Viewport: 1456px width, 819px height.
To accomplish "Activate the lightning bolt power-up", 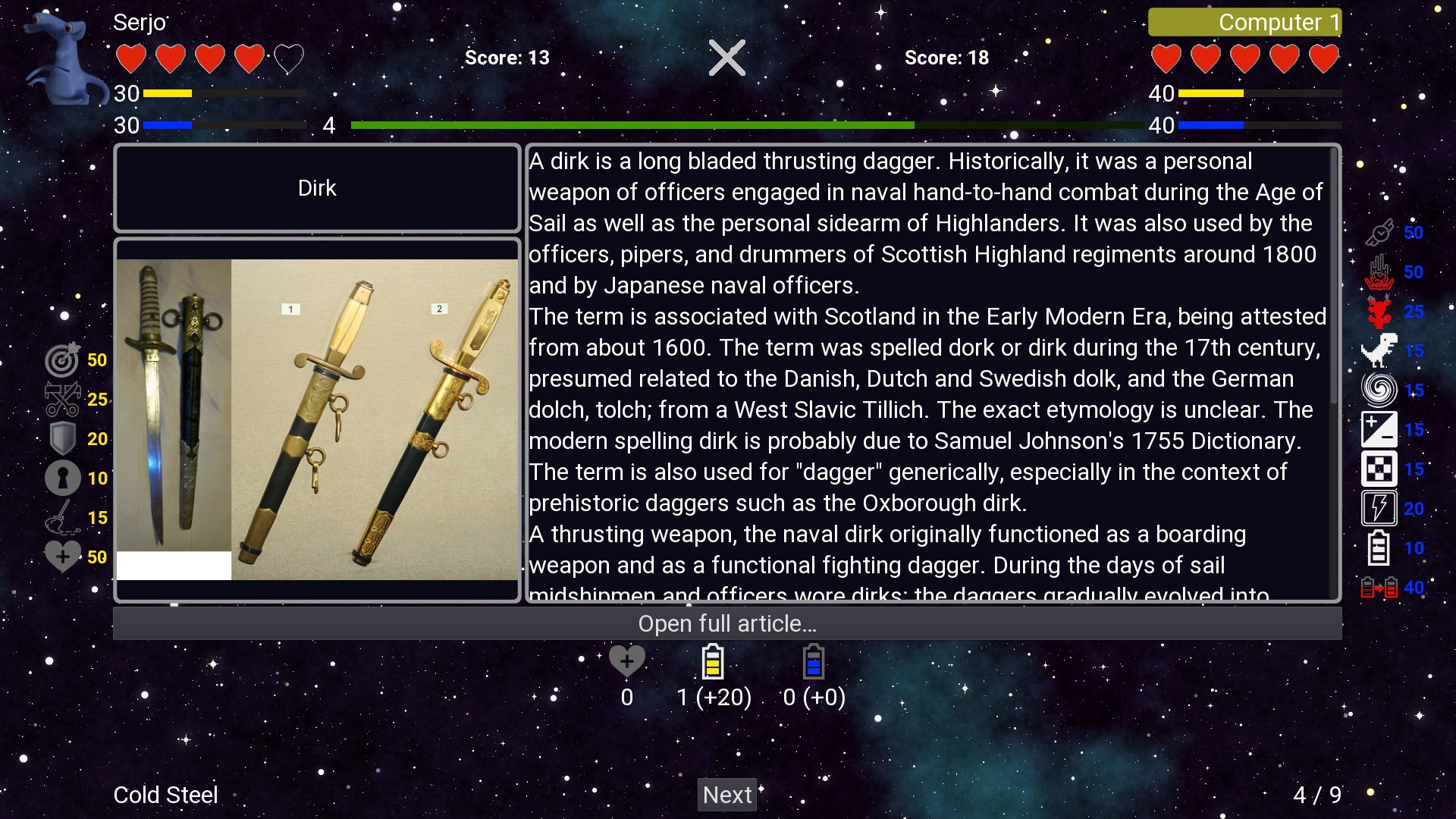I will pos(1379,508).
